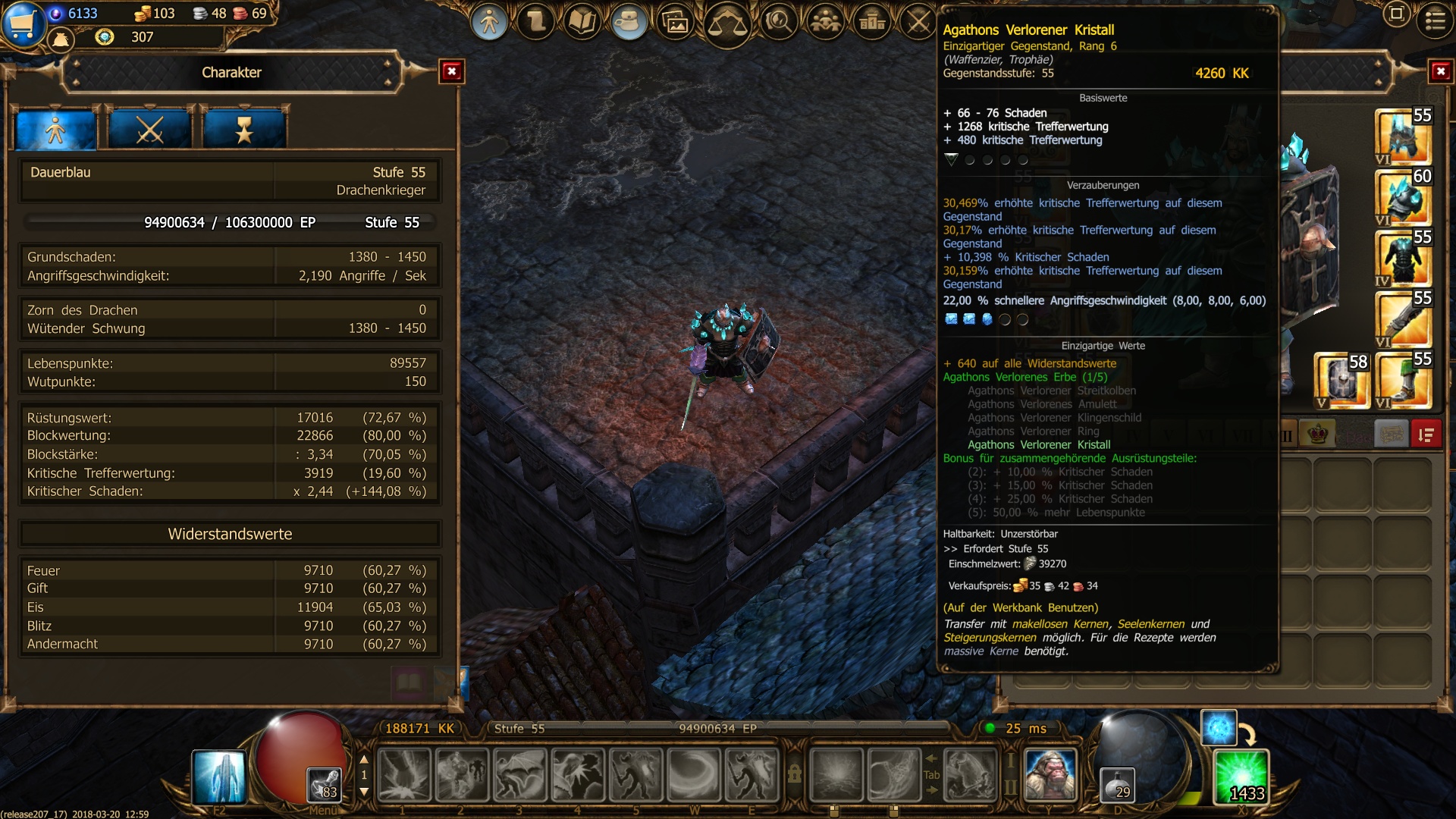Open the open-book toolbar icon
The width and height of the screenshot is (1456, 819).
(x=582, y=22)
